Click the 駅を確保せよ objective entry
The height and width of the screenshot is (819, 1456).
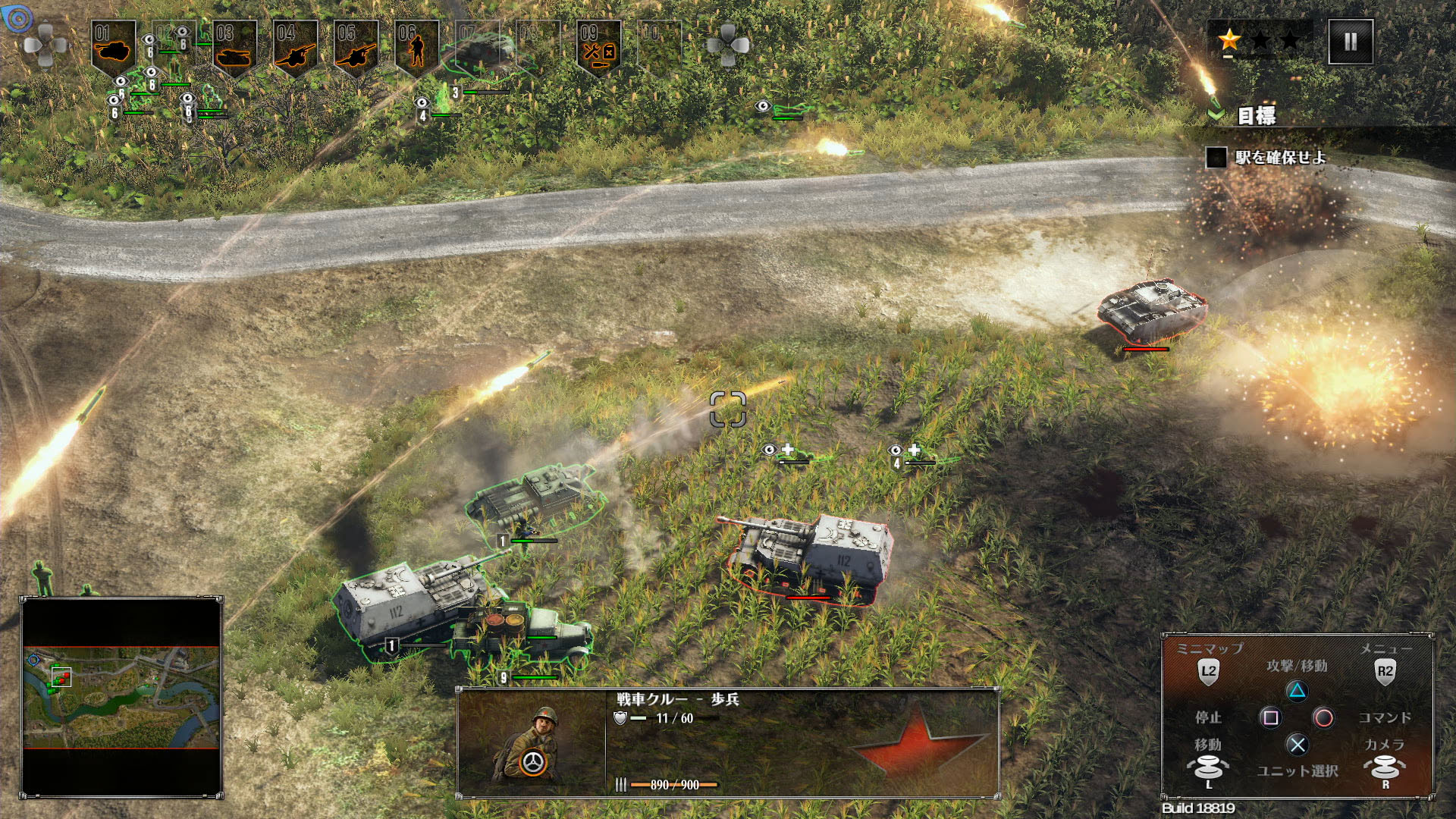[1280, 158]
